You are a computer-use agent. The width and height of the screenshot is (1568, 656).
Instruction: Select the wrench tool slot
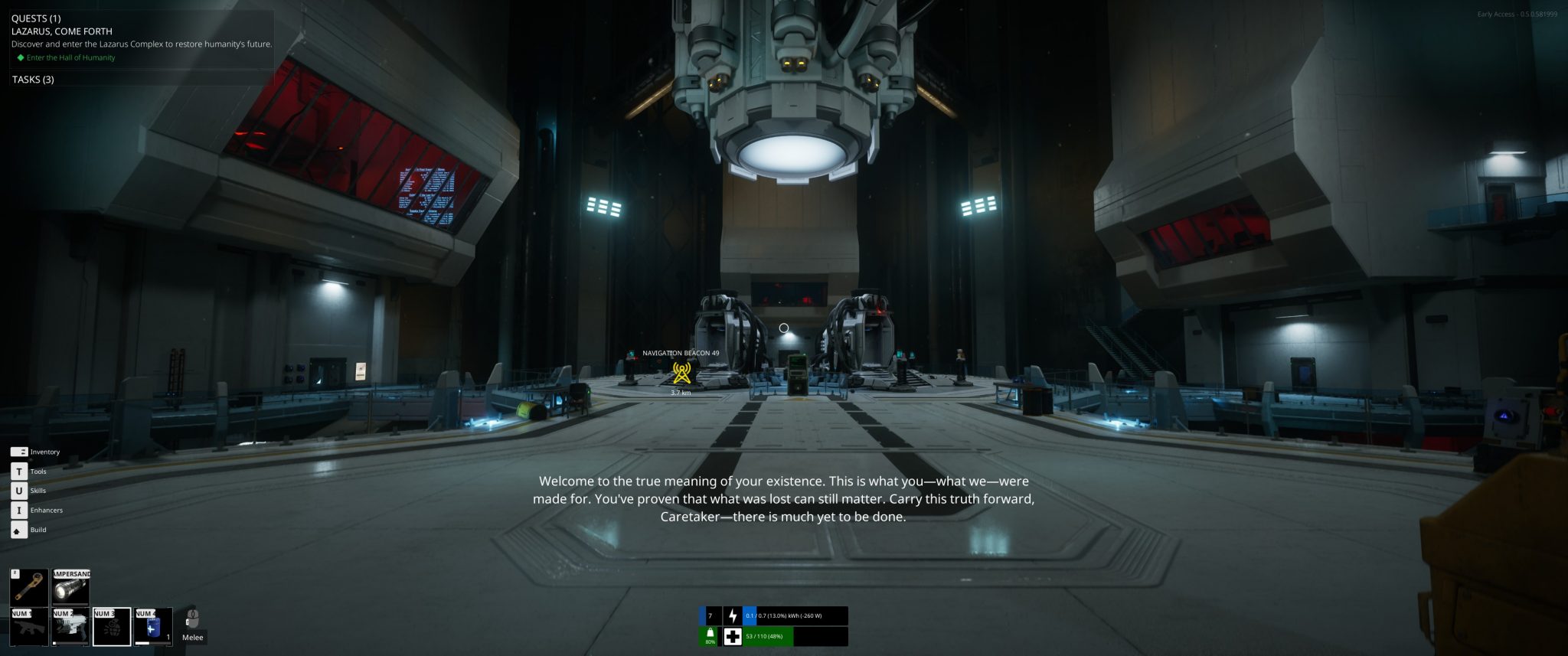[x=28, y=587]
